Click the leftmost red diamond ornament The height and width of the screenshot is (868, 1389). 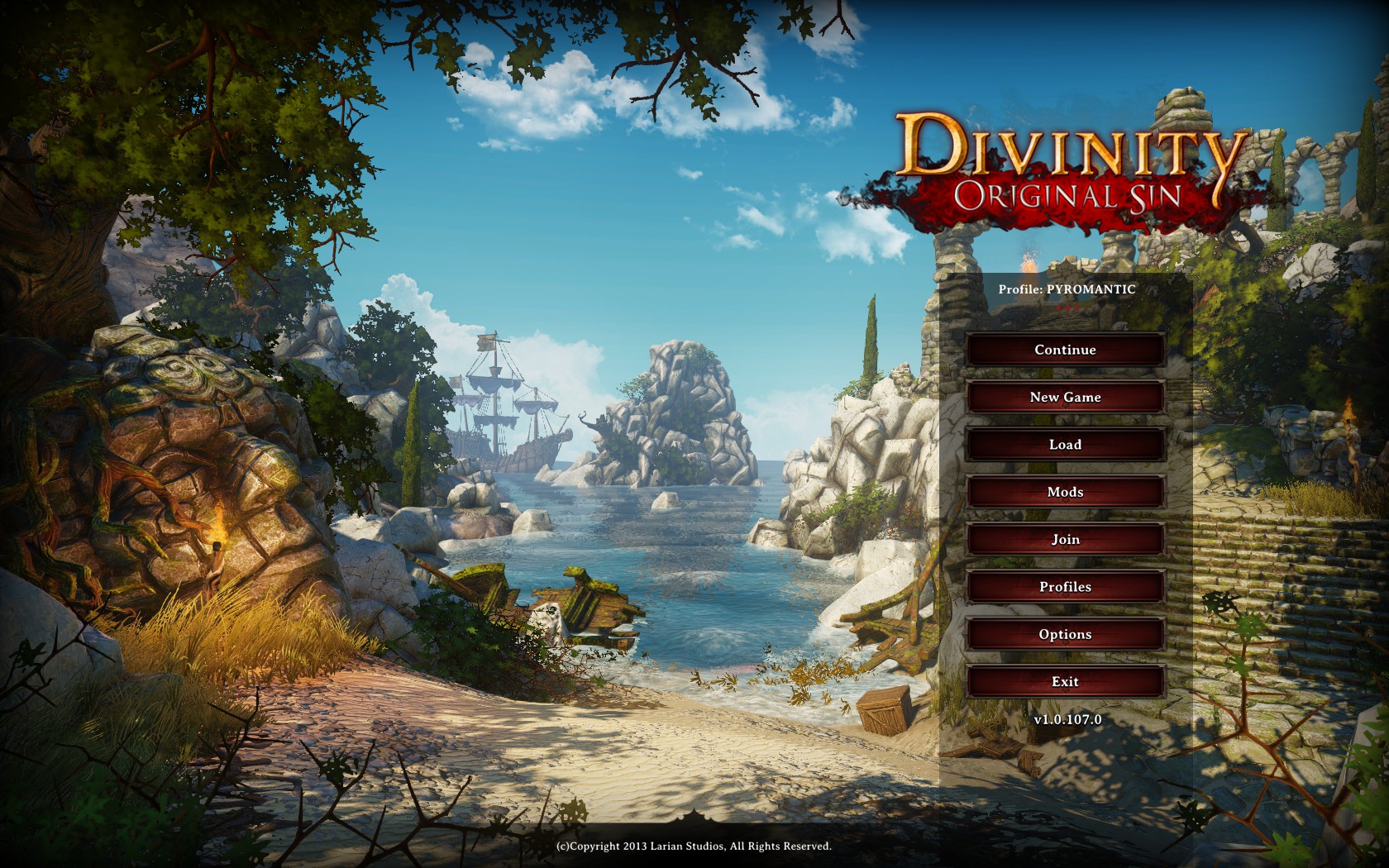pos(1058,308)
